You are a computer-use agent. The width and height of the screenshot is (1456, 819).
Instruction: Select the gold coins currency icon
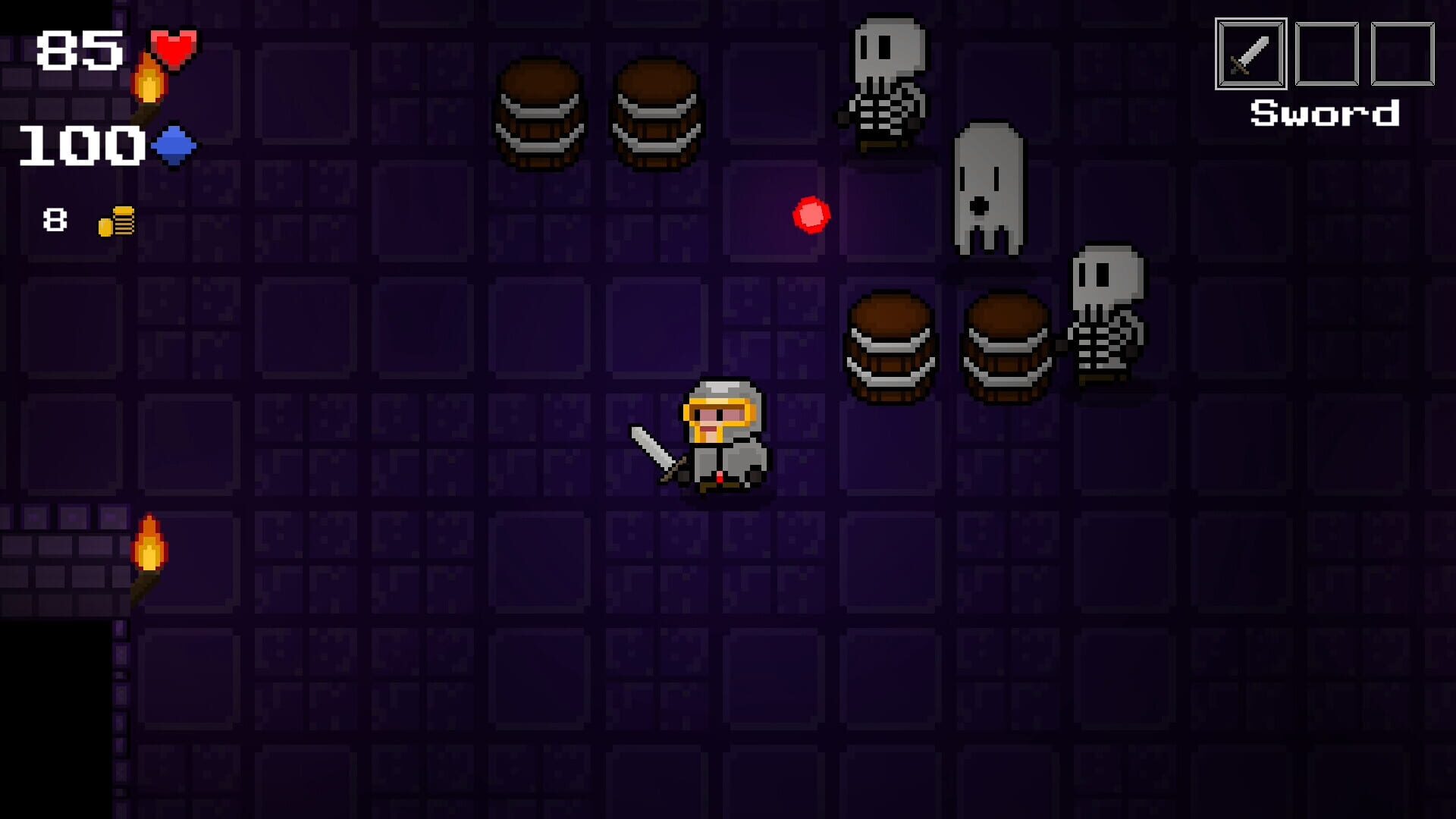point(115,220)
